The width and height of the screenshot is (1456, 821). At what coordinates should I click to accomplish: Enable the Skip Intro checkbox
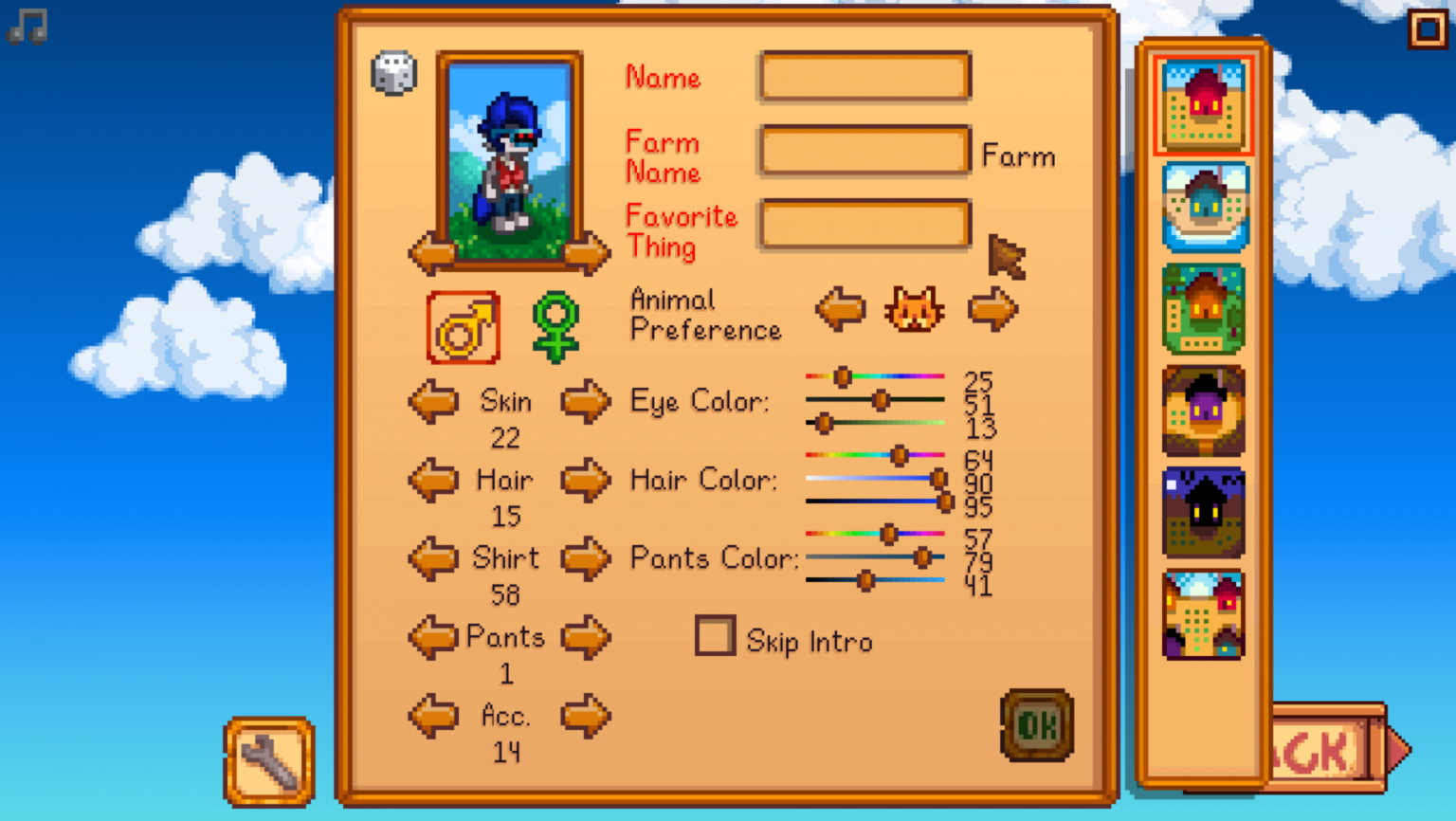click(716, 637)
